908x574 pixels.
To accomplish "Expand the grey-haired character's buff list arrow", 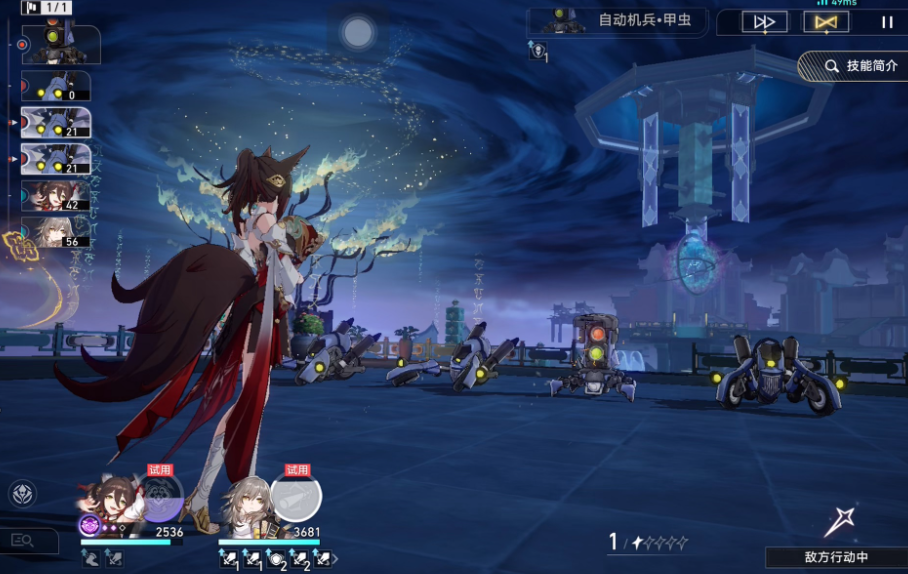I will click(335, 559).
